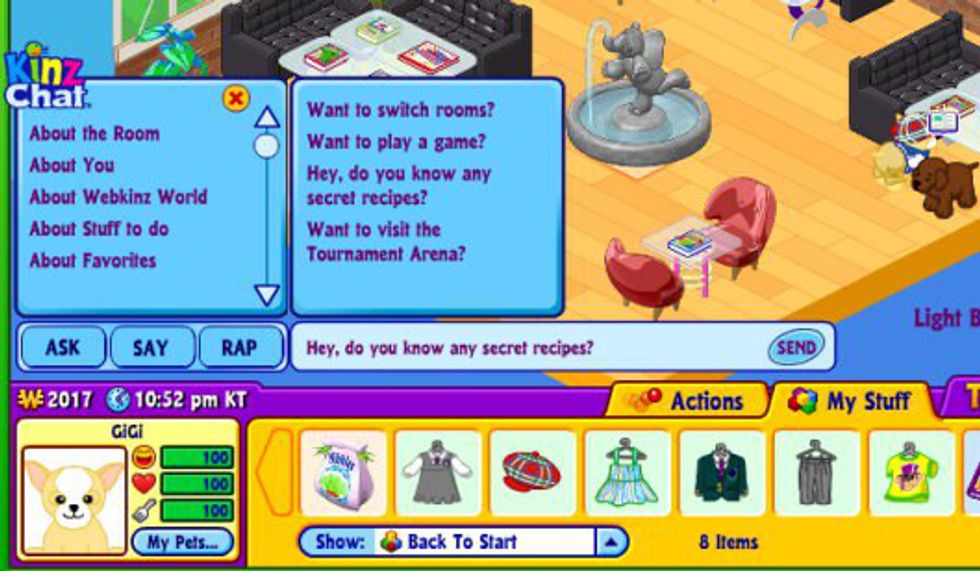Image resolution: width=980 pixels, height=571 pixels.
Task: Pick the About Favorites topic
Action: [93, 261]
